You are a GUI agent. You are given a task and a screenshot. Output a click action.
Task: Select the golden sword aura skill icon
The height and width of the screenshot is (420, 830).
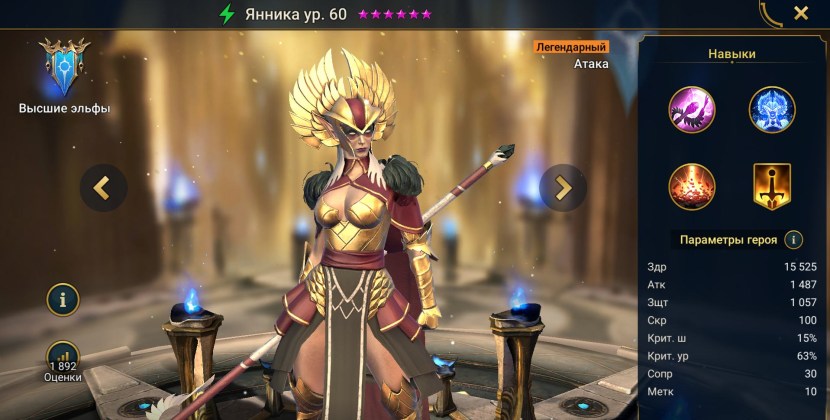point(772,186)
